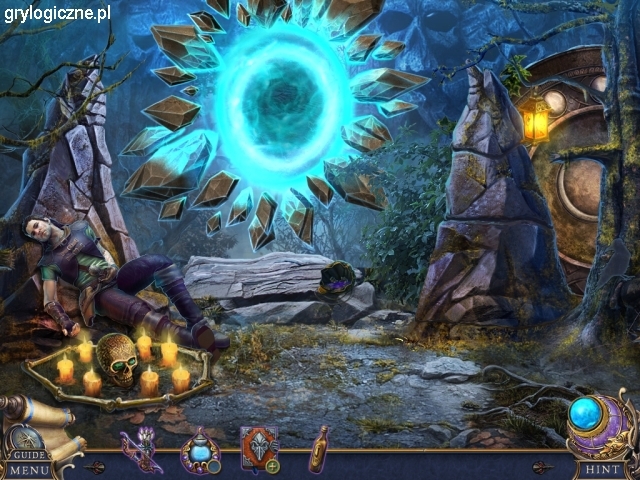Click the inventory left scroll arrow
Image resolution: width=640 pixels, height=480 pixels.
95,465
